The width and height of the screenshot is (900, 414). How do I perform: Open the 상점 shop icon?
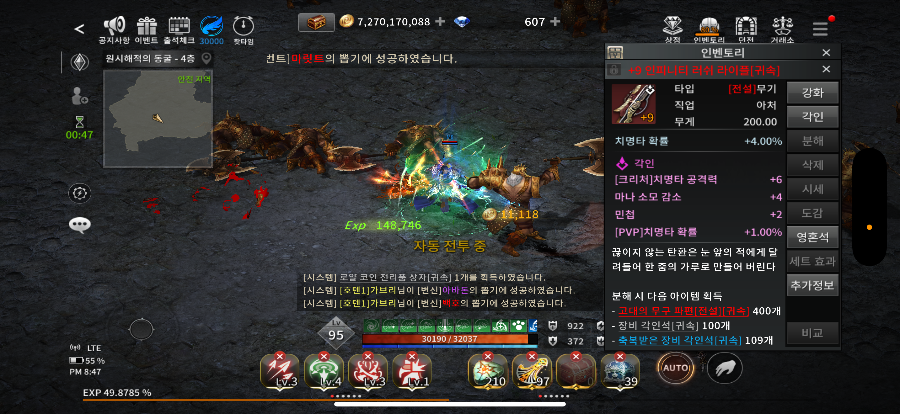pyautogui.click(x=673, y=27)
